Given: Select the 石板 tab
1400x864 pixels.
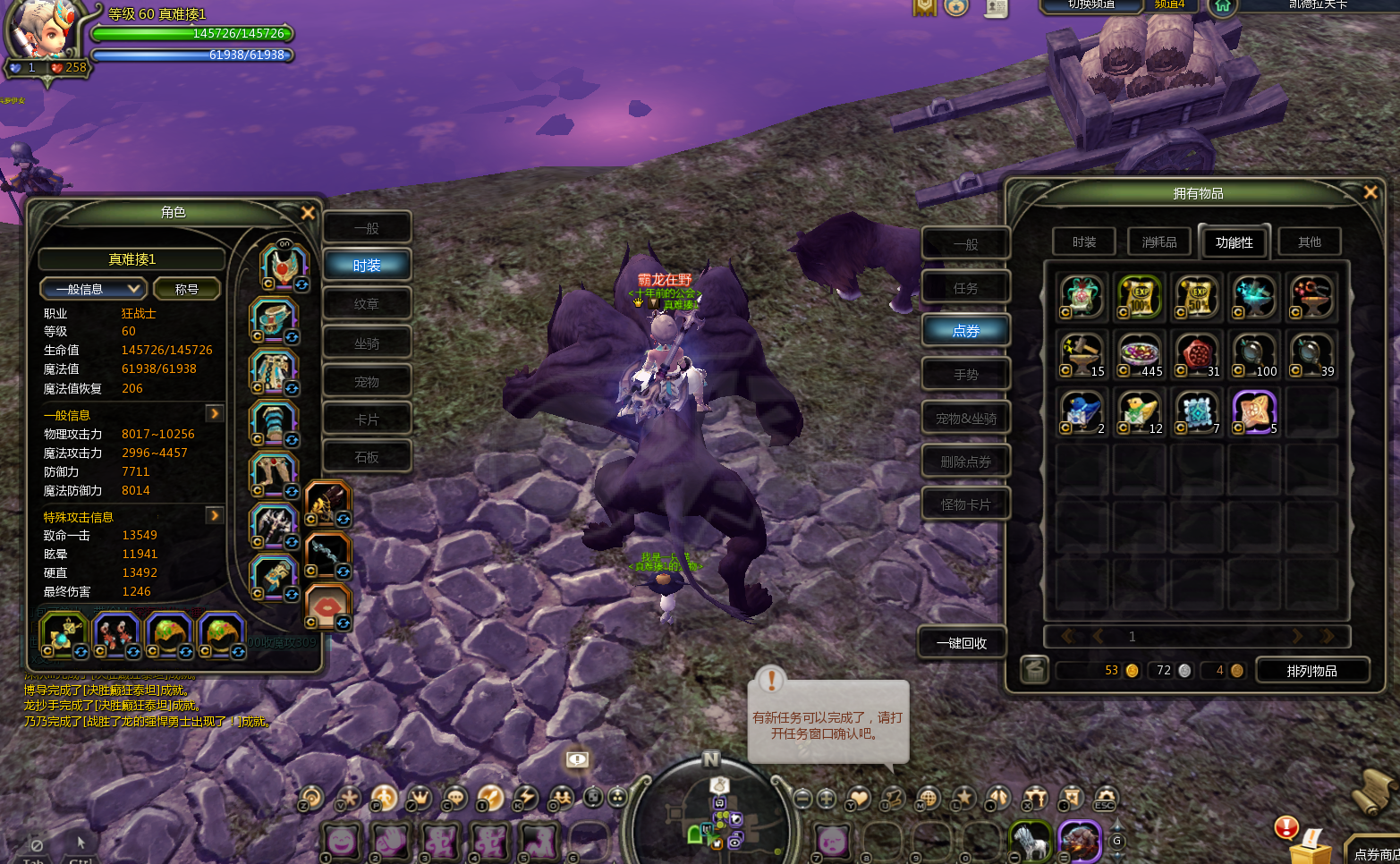Looking at the screenshot, I should [x=367, y=457].
